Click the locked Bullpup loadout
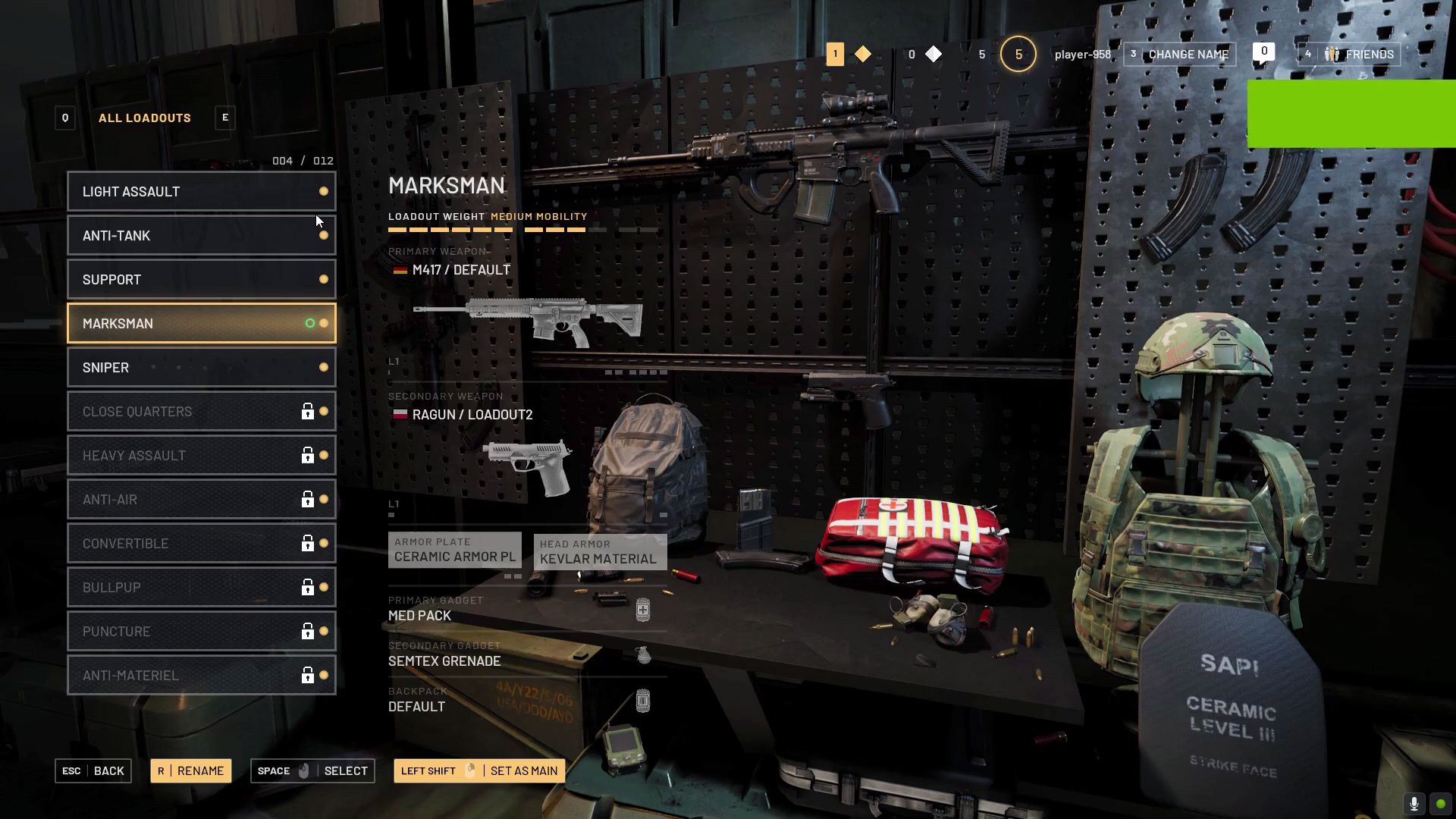The image size is (1456, 819). click(201, 588)
